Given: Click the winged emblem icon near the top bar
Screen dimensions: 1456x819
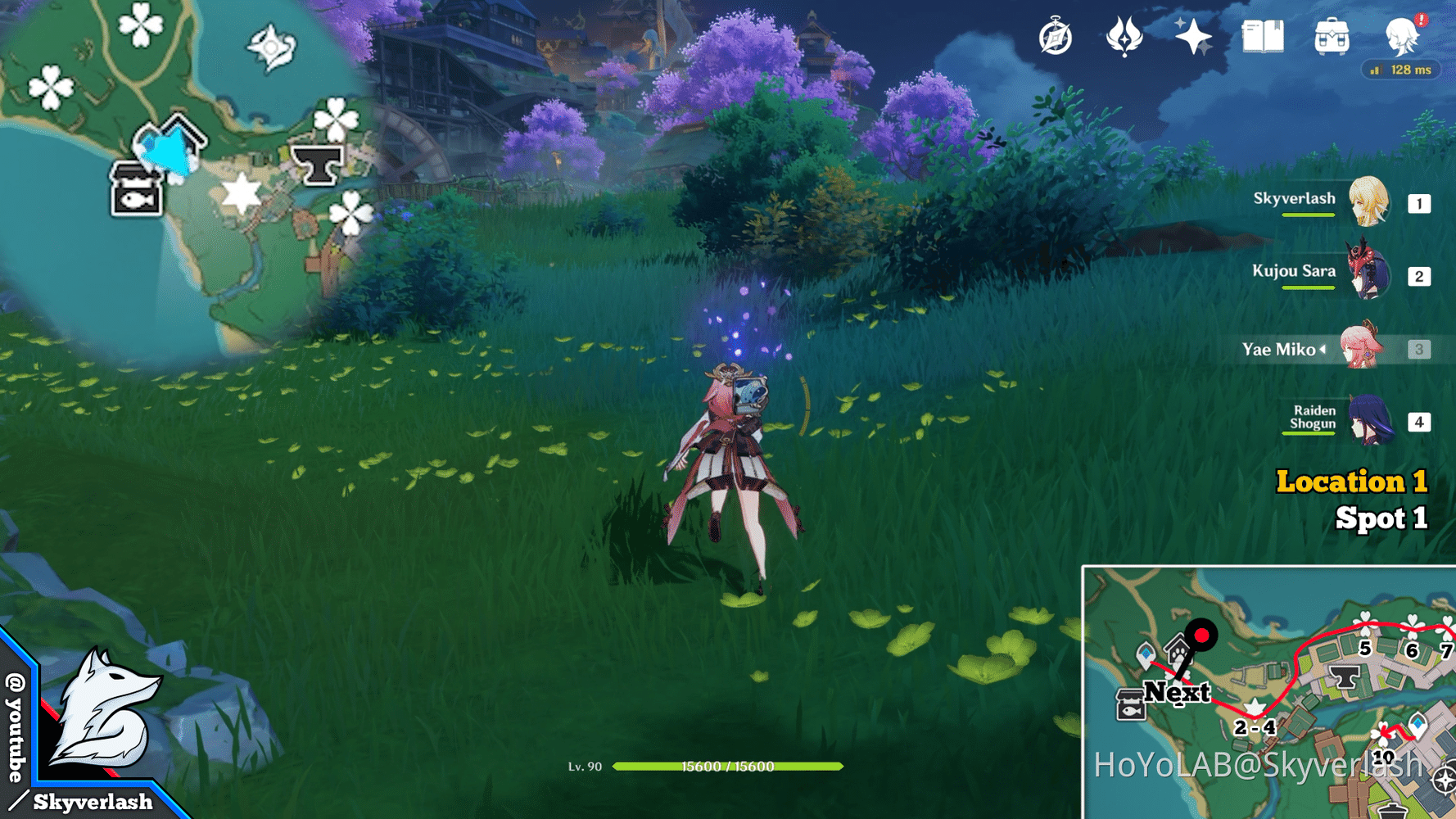Looking at the screenshot, I should coord(1125,37).
